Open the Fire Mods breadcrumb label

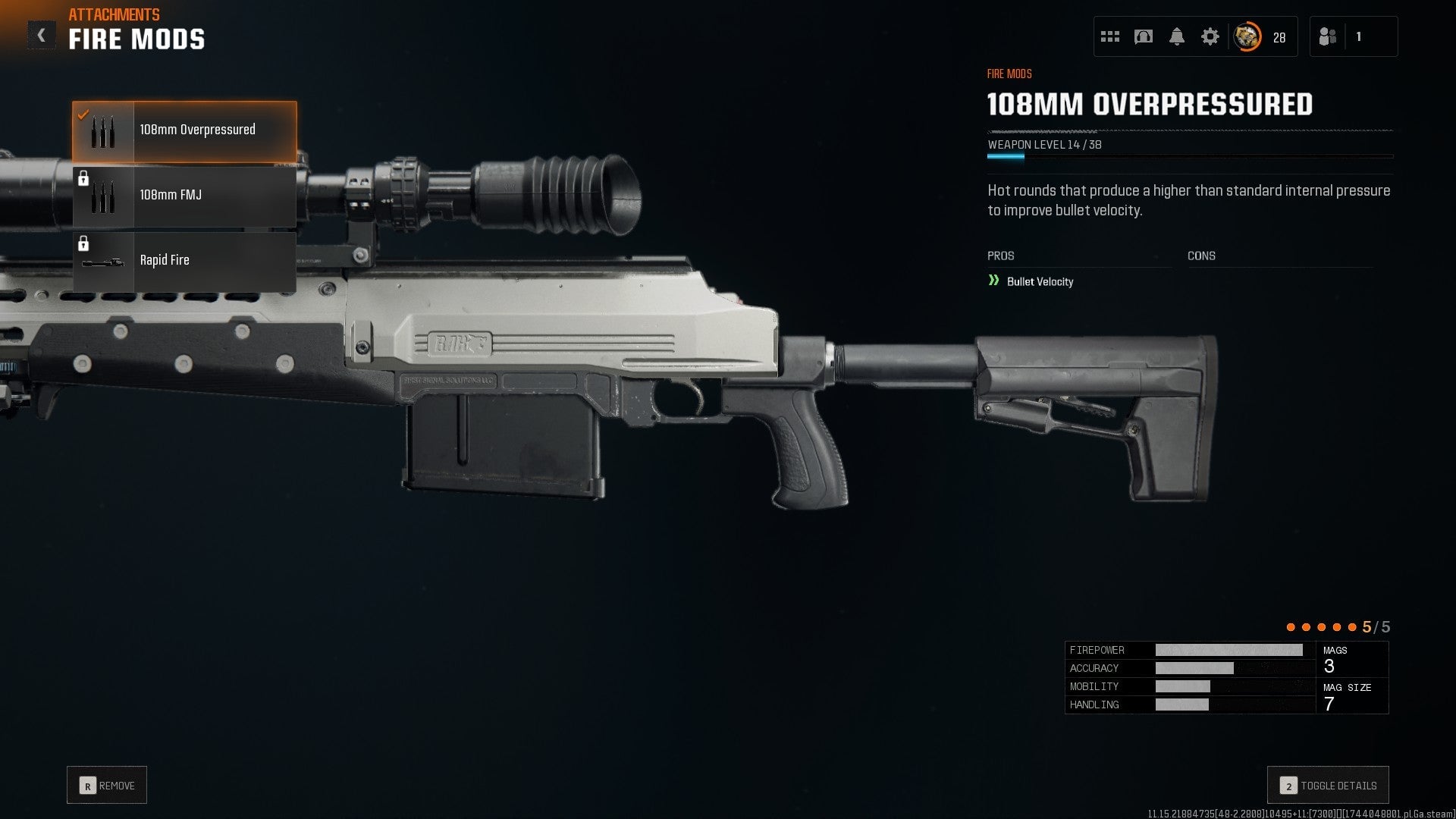1009,73
